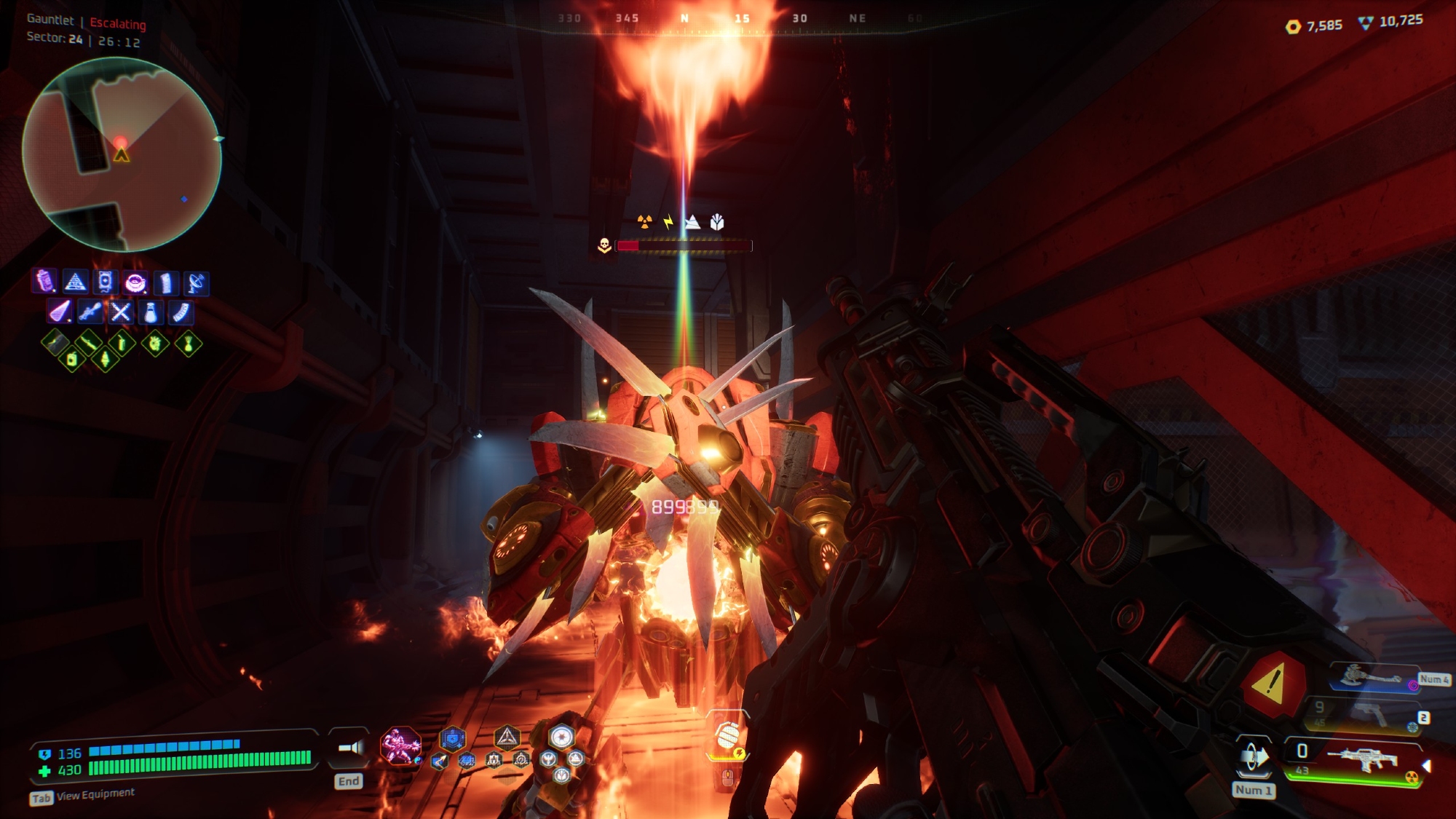Activate the pink soldier ultimate ability
The height and width of the screenshot is (819, 1456).
[x=400, y=745]
